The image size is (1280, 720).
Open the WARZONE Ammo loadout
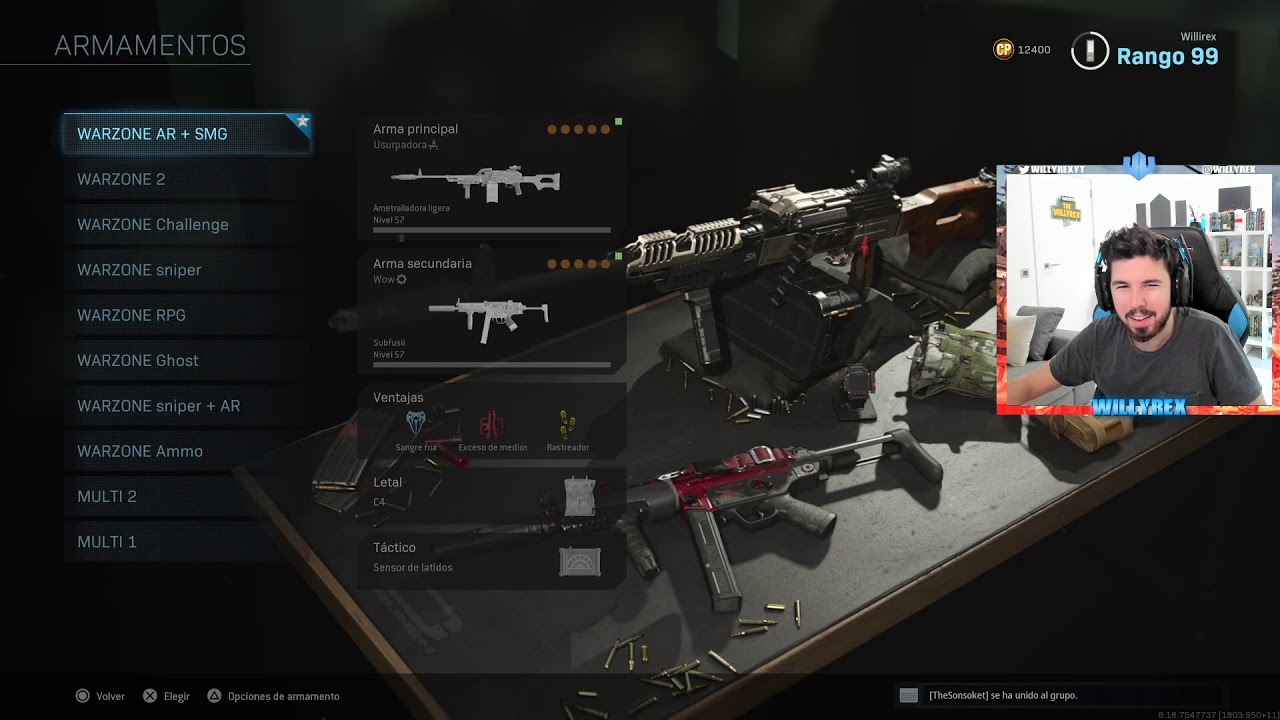click(187, 451)
